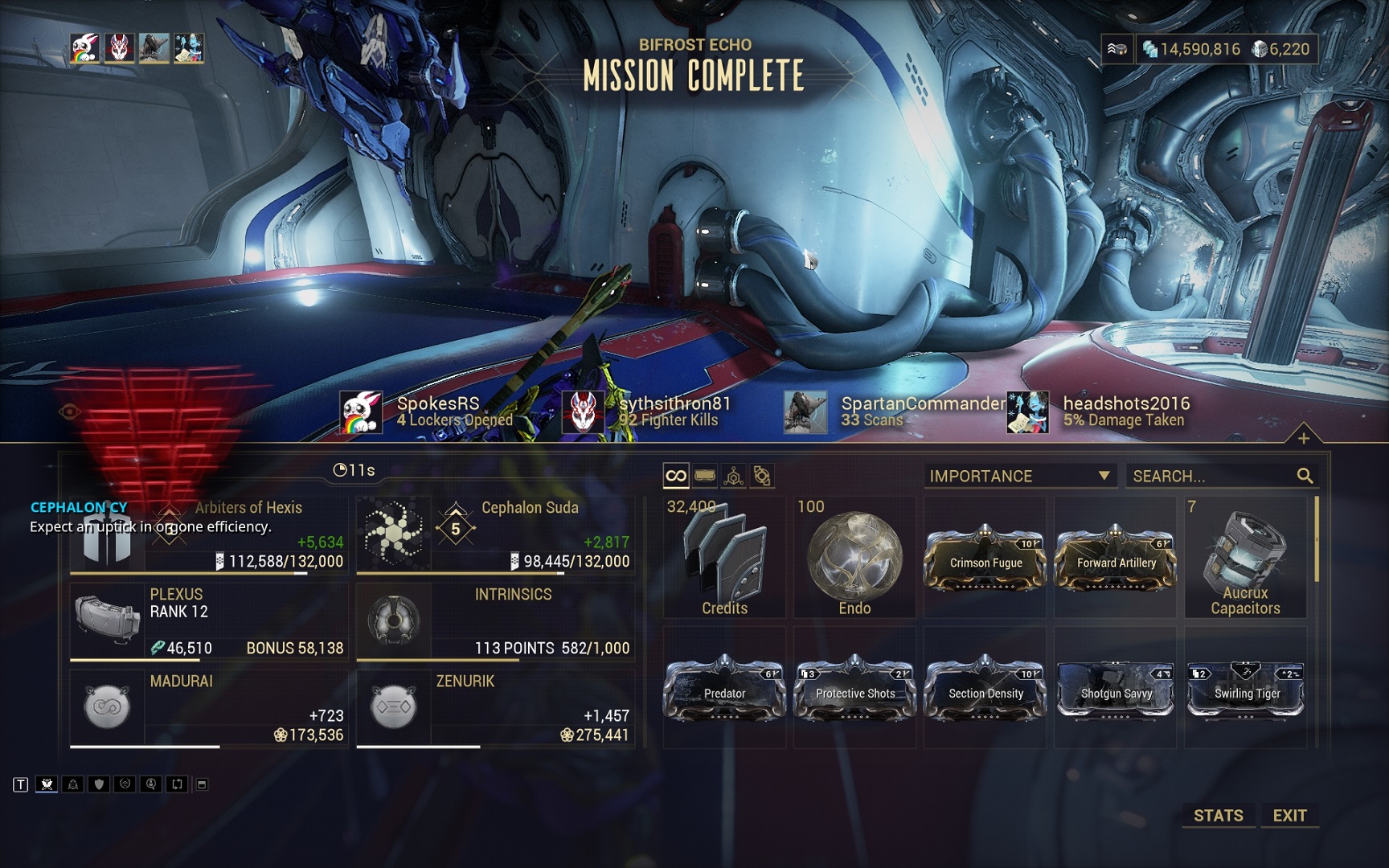
Task: Select the Endo reward tile
Action: 854,559
